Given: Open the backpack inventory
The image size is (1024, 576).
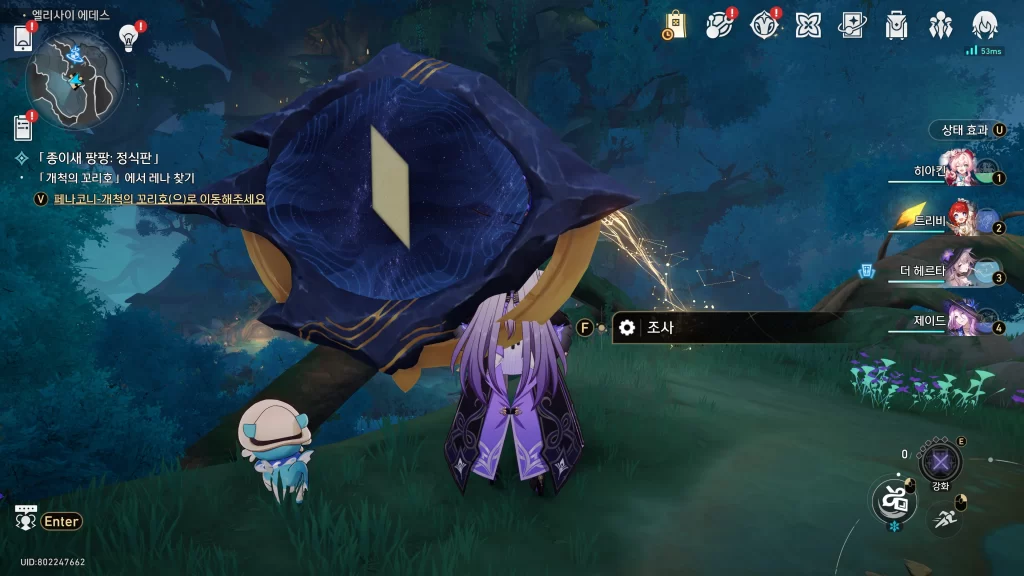Looking at the screenshot, I should click(896, 25).
